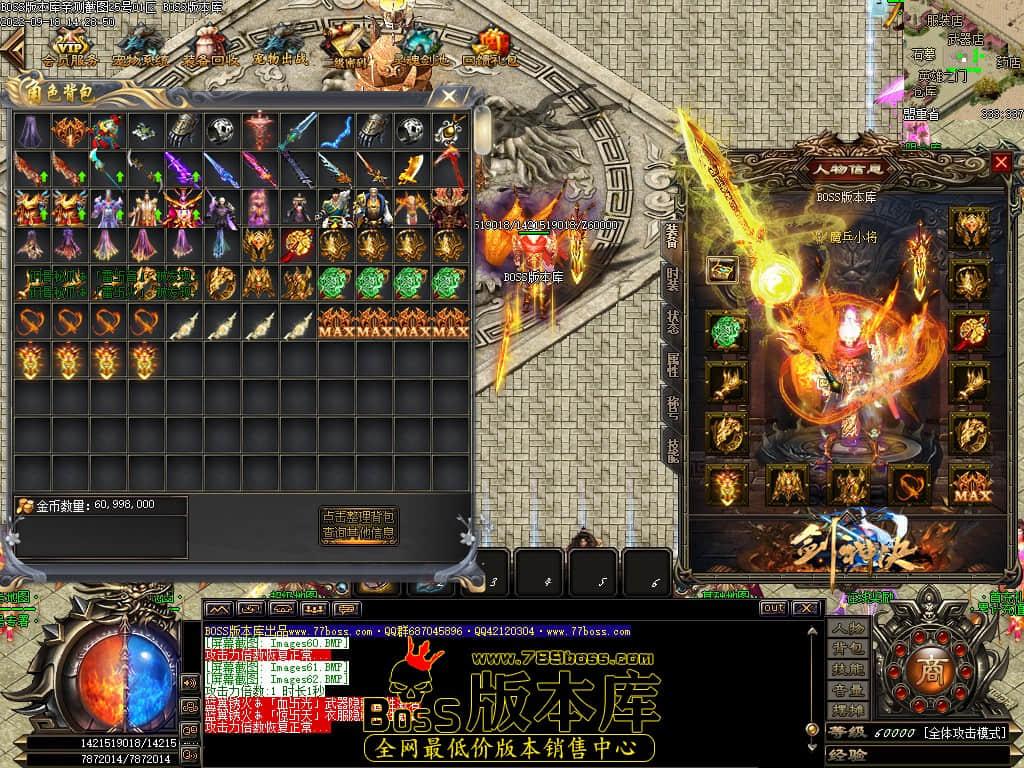The width and height of the screenshot is (1024, 768).
Task: Close the 人物信息 character window
Action: (1001, 162)
